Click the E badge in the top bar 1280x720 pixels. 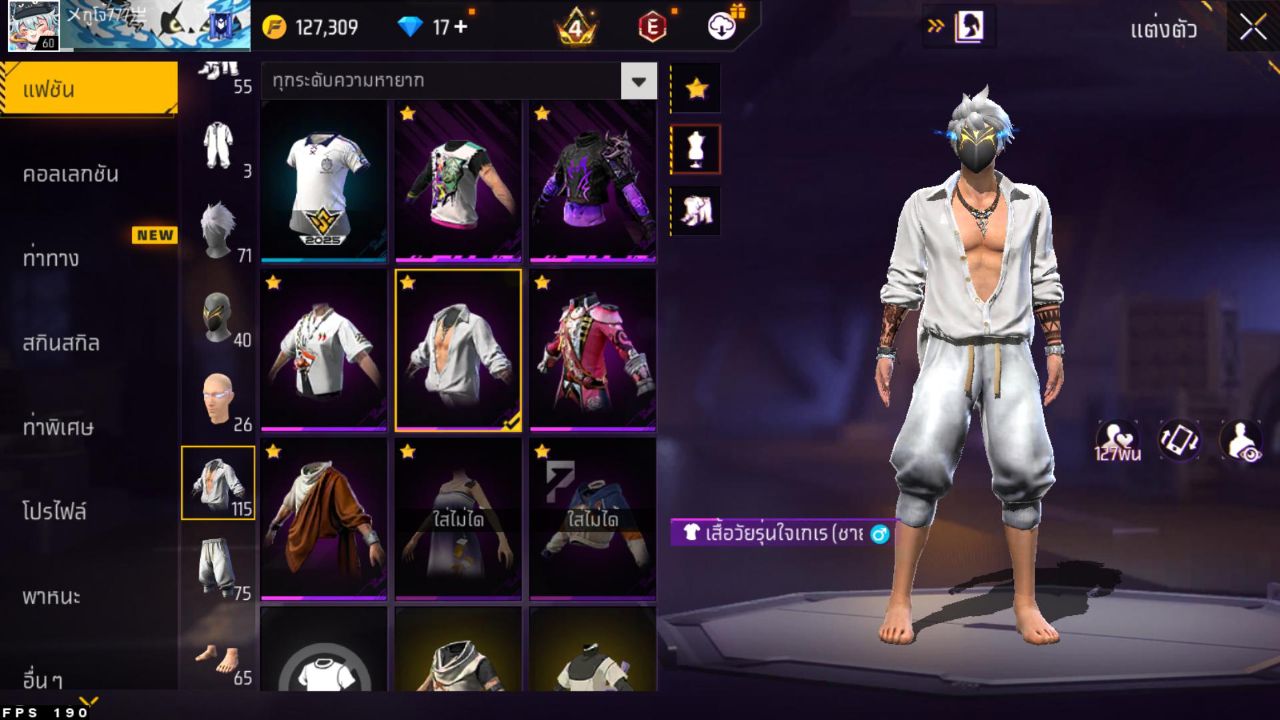pos(653,27)
